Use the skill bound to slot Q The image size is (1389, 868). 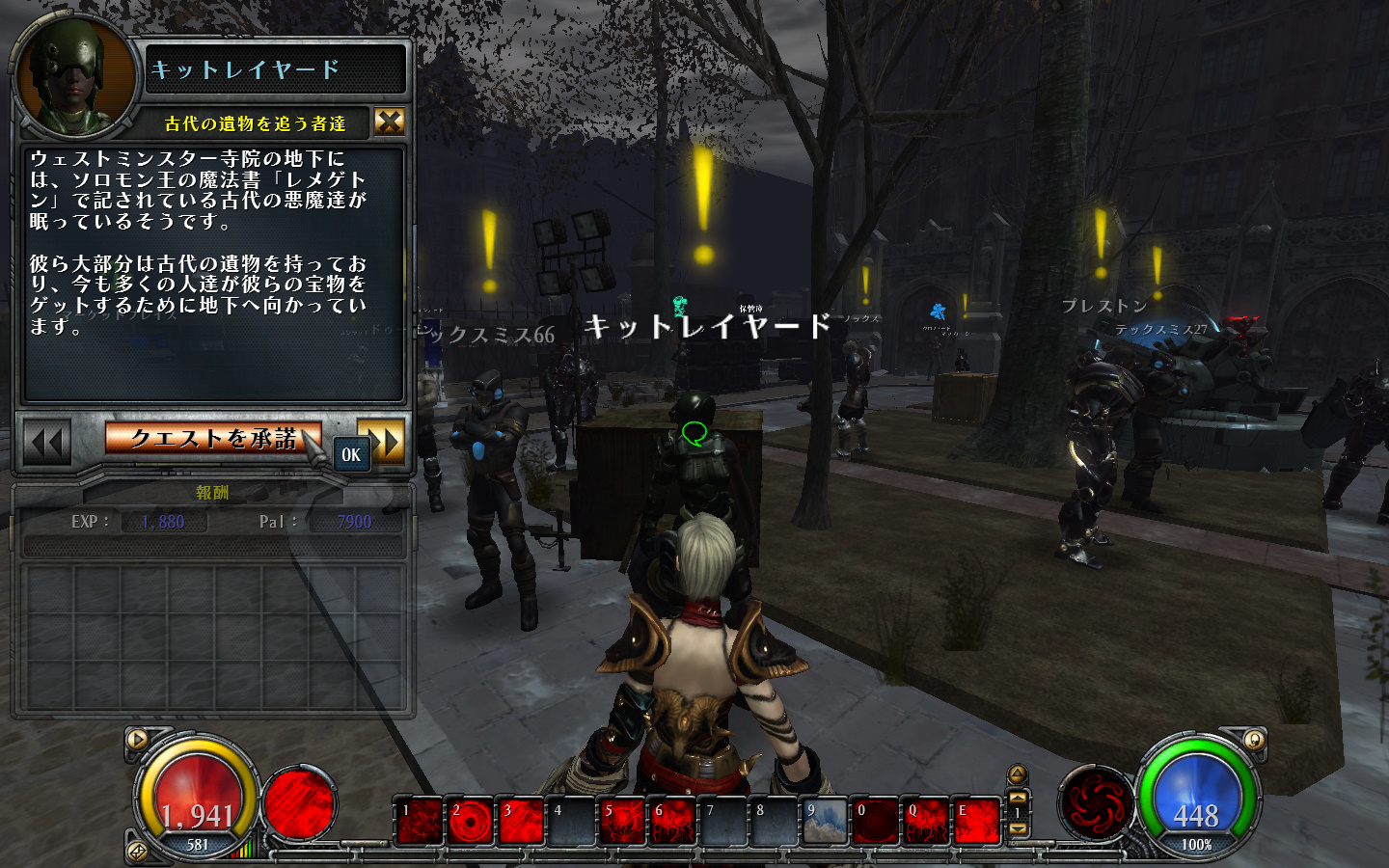pyautogui.click(x=926, y=823)
